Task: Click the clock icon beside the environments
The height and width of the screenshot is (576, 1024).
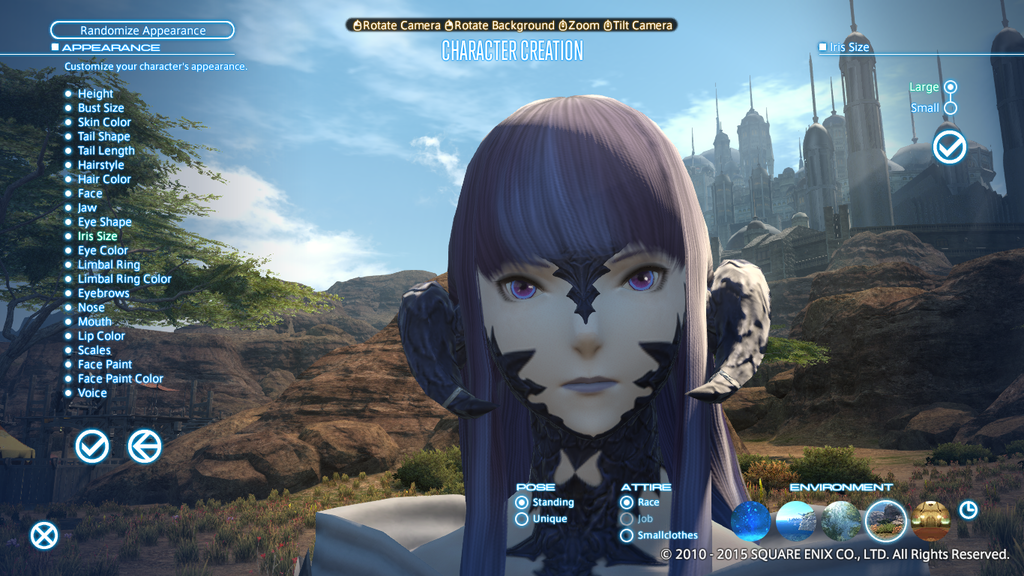Action: point(968,510)
